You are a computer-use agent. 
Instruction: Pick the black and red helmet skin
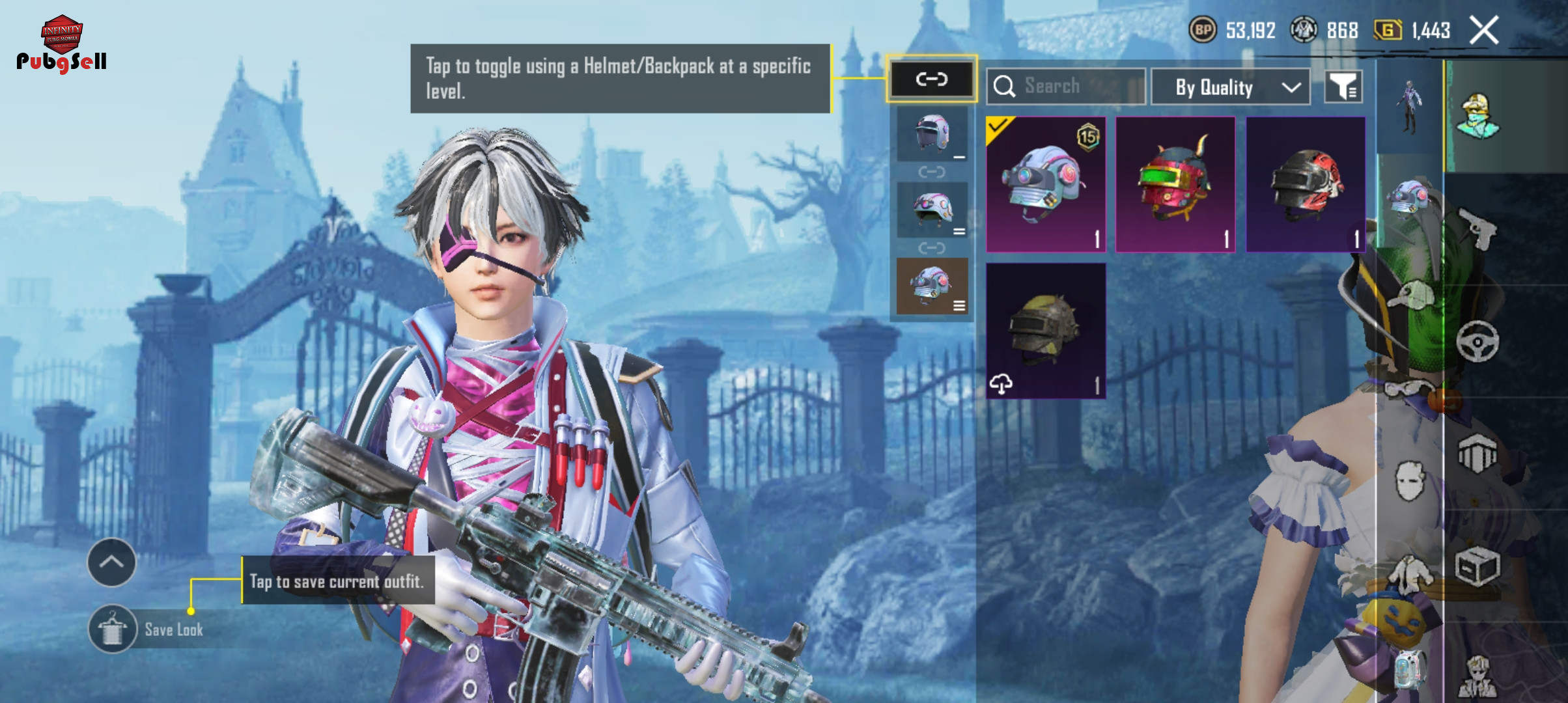point(1305,184)
